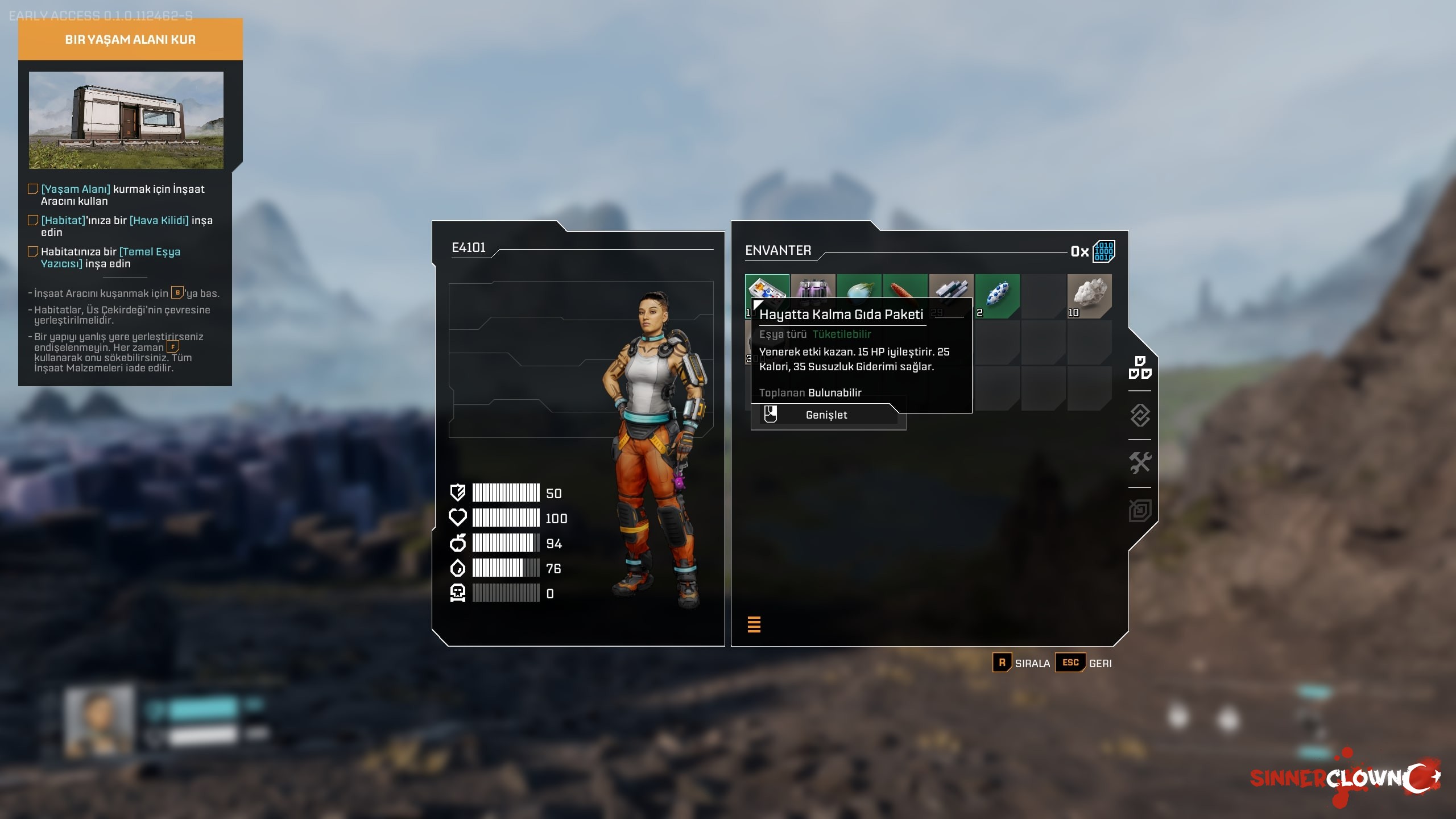
Task: Click the BIR YAŞAM ALANI KUR quest header
Action: pyautogui.click(x=130, y=40)
